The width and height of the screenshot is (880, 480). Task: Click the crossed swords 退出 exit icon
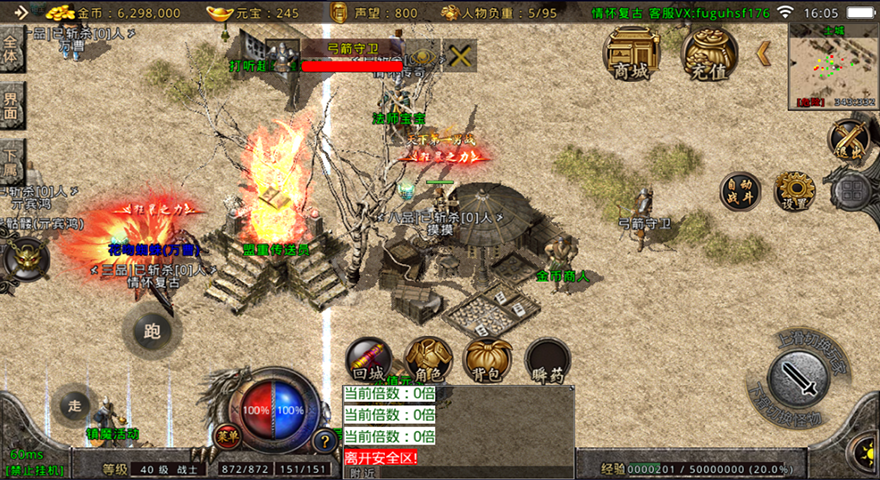pyautogui.click(x=850, y=139)
